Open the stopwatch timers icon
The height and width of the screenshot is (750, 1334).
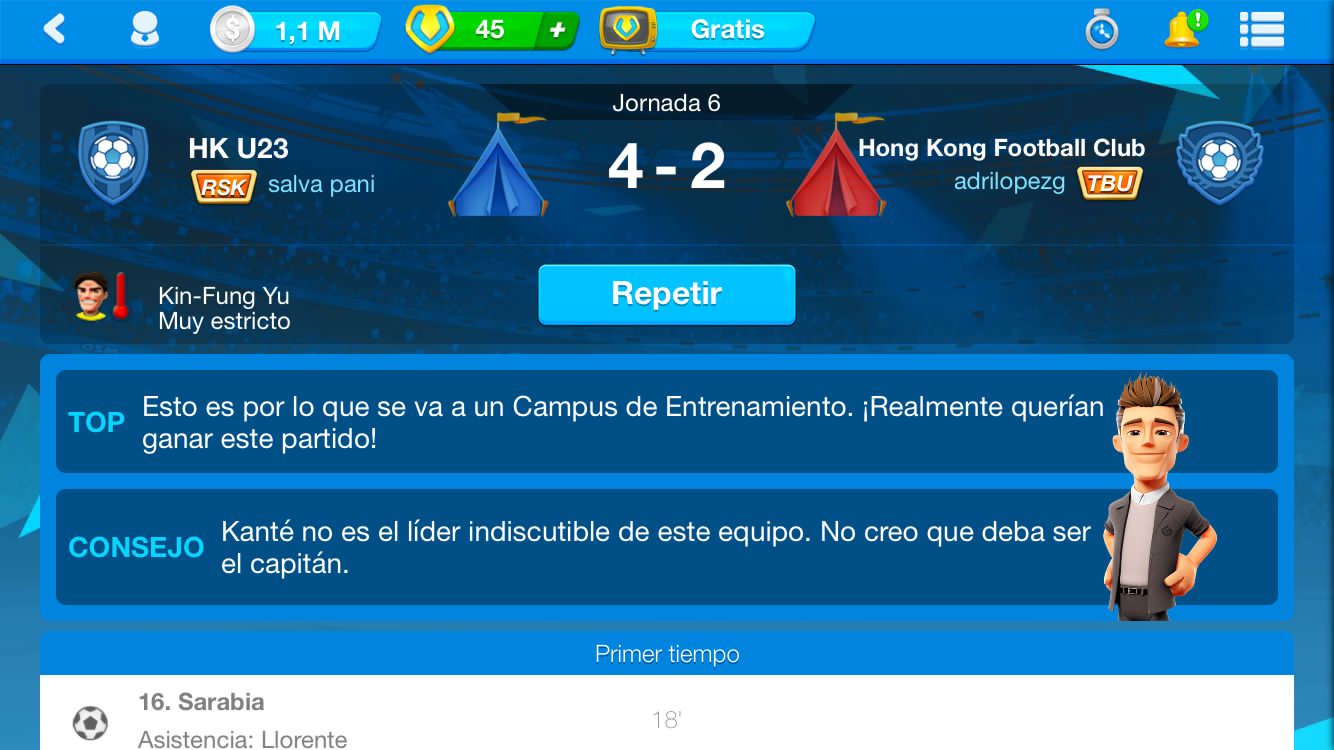pyautogui.click(x=1101, y=31)
